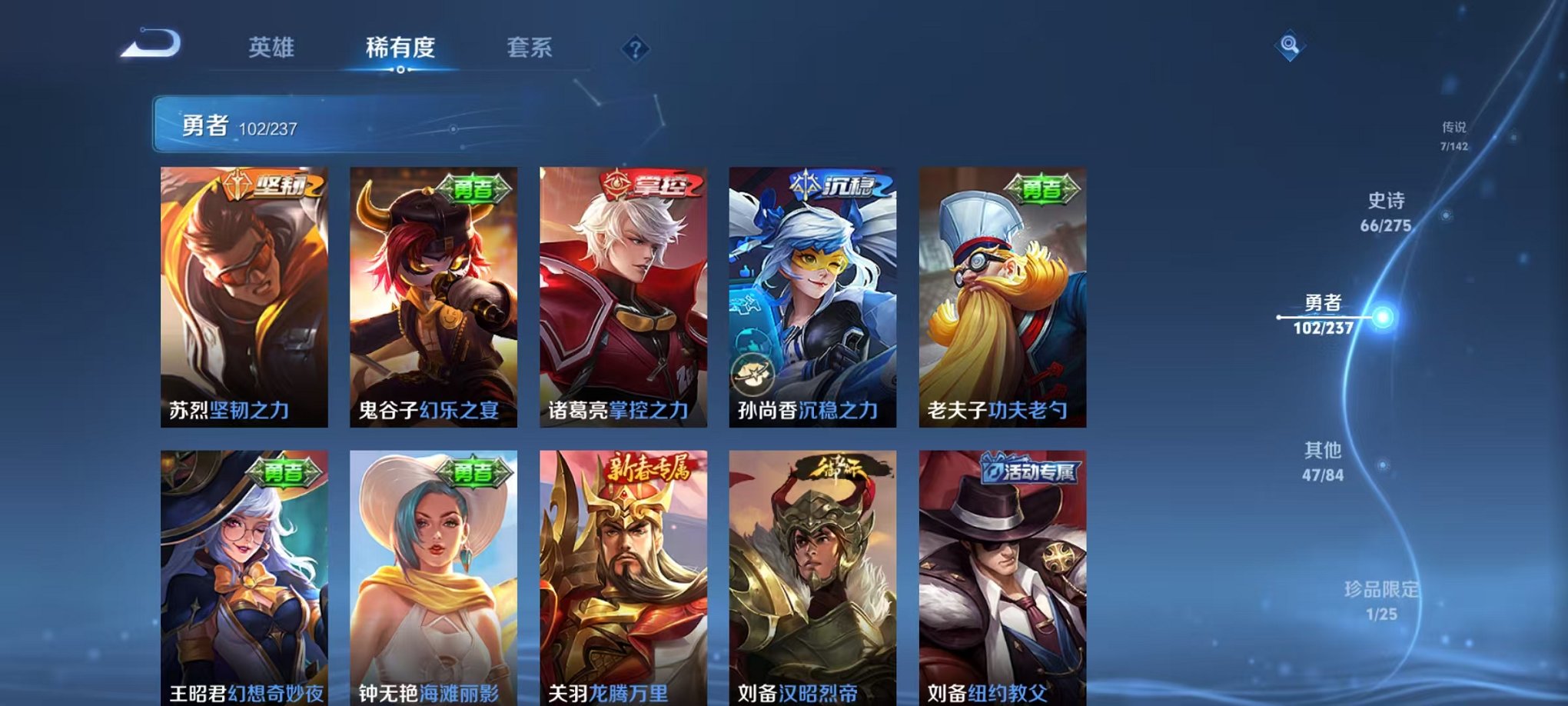Image resolution: width=1568 pixels, height=706 pixels.
Task: Switch to the 英雄 tab
Action: [271, 47]
